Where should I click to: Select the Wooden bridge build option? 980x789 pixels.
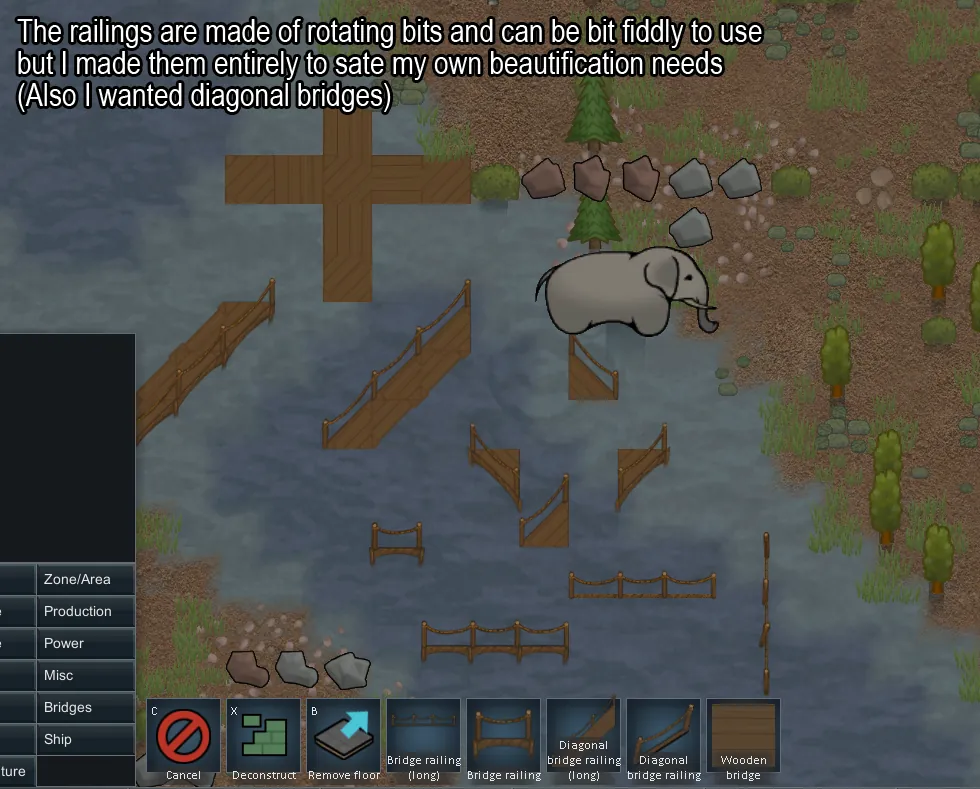click(x=744, y=740)
